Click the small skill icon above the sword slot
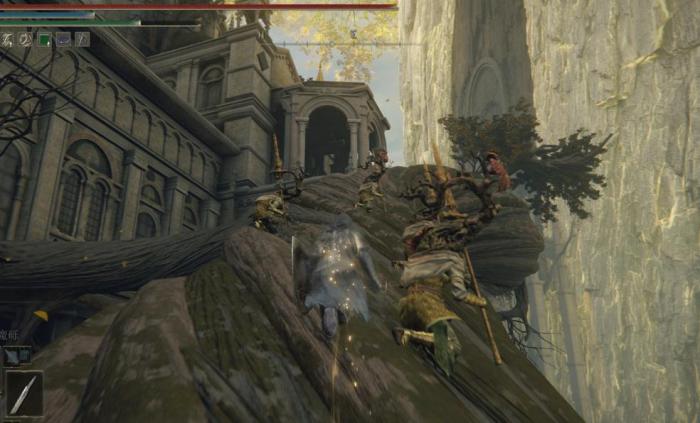The height and width of the screenshot is (423, 700). 16,354
